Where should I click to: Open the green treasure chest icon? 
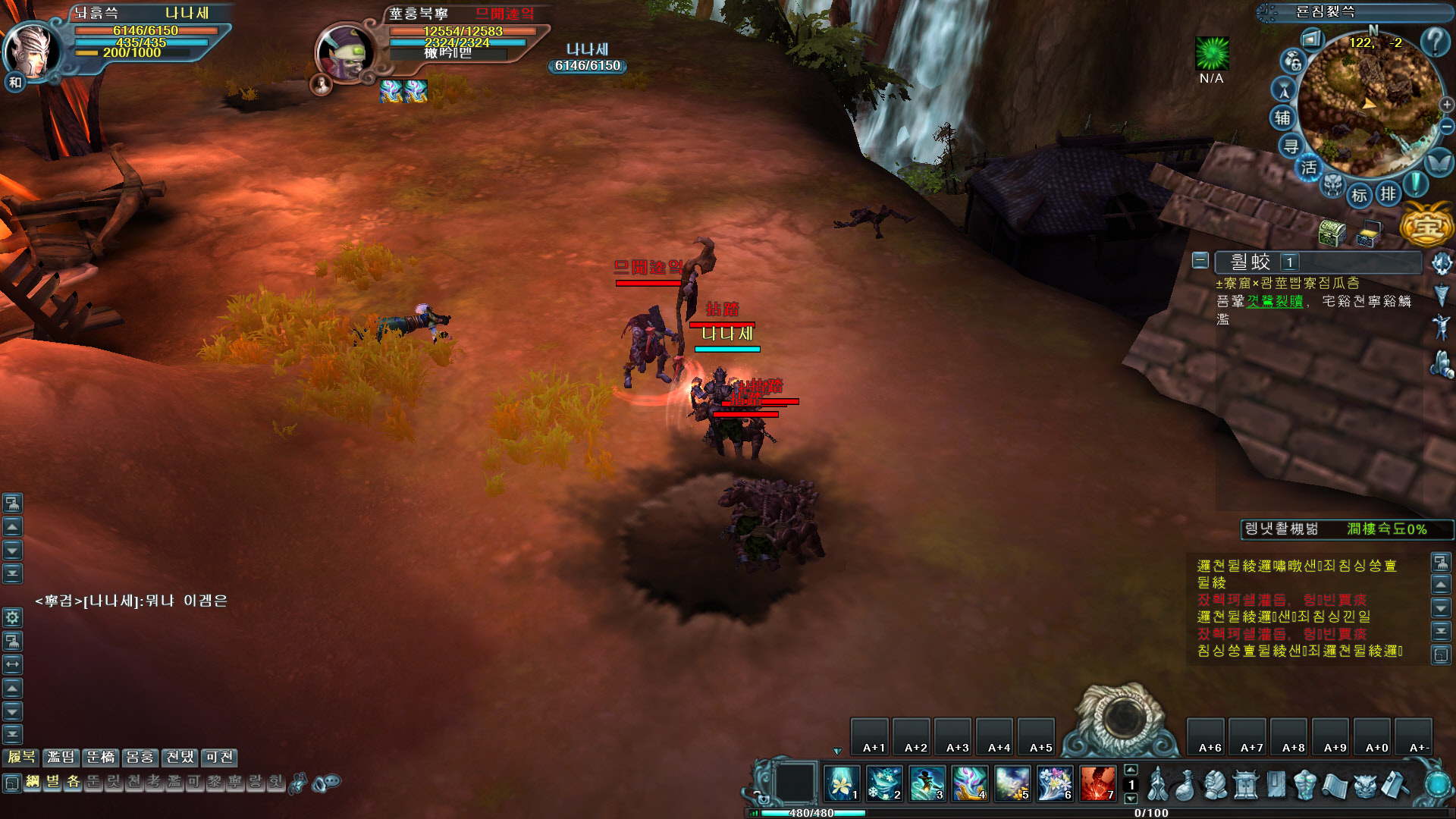pos(1332,233)
